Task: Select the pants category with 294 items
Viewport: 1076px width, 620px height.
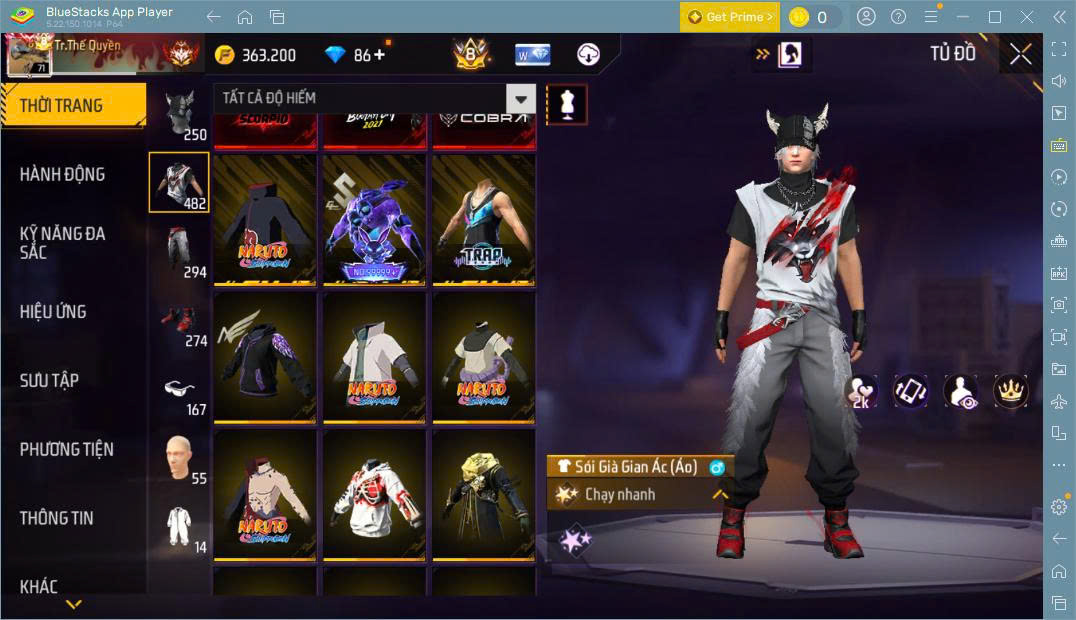Action: [180, 252]
